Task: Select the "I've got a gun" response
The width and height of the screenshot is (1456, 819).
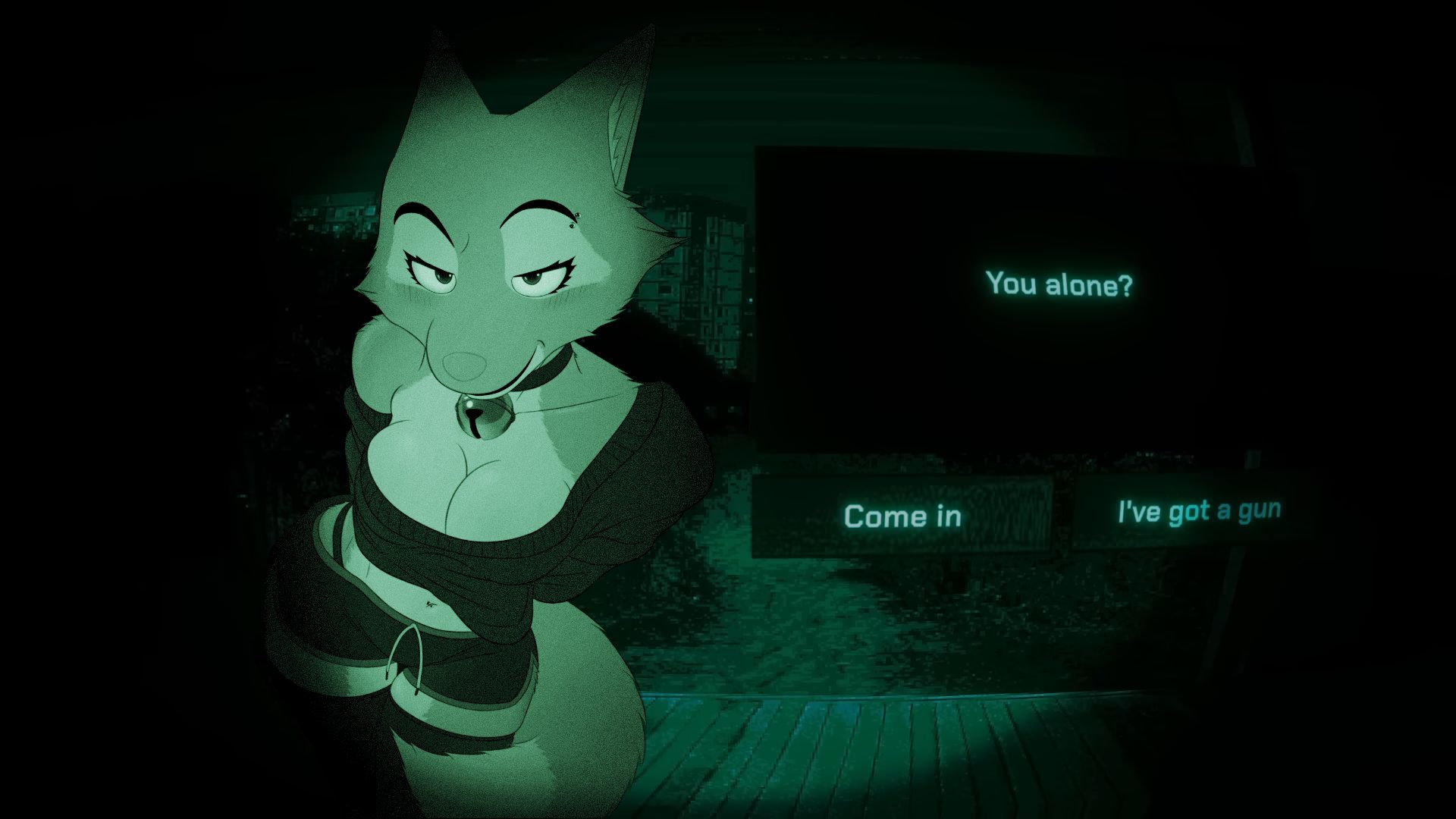Action: [1198, 511]
